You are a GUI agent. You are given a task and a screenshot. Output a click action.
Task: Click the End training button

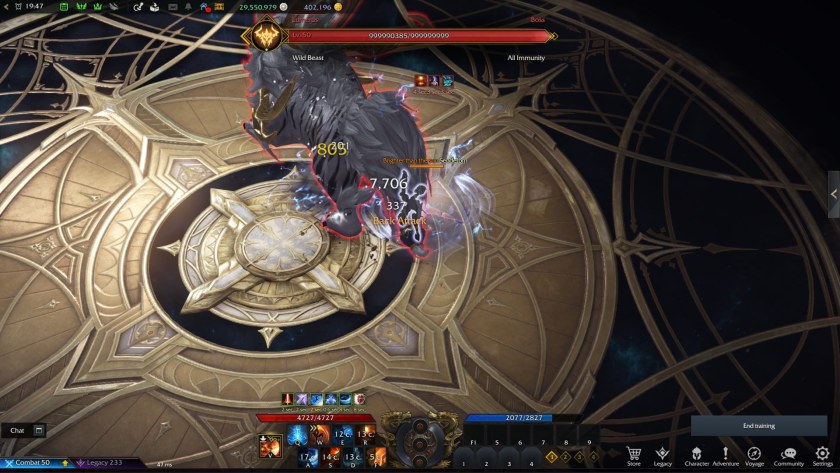[758, 426]
